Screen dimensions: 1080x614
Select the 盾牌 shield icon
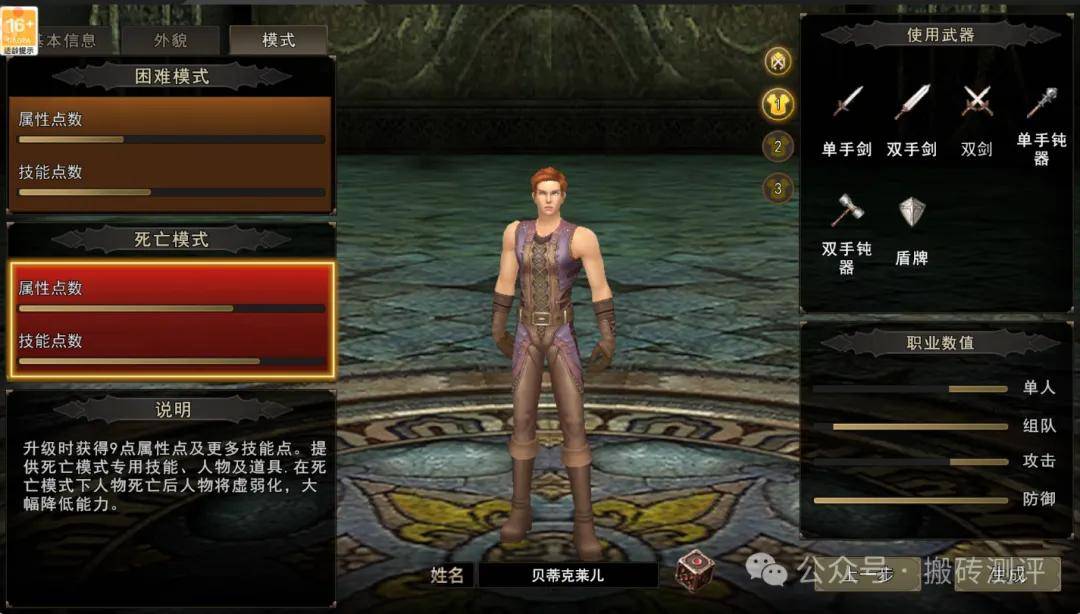911,212
